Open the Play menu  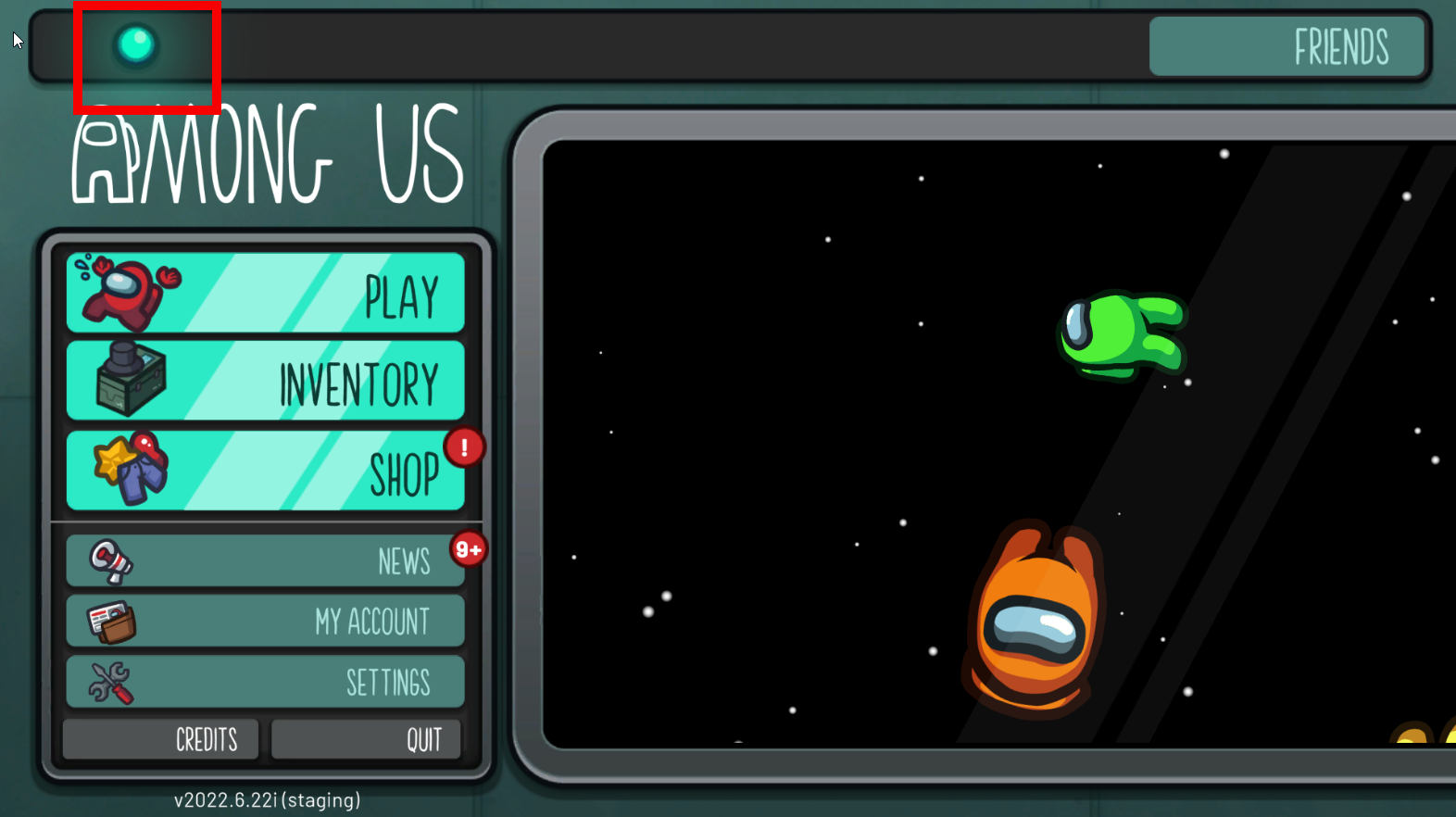tap(266, 293)
